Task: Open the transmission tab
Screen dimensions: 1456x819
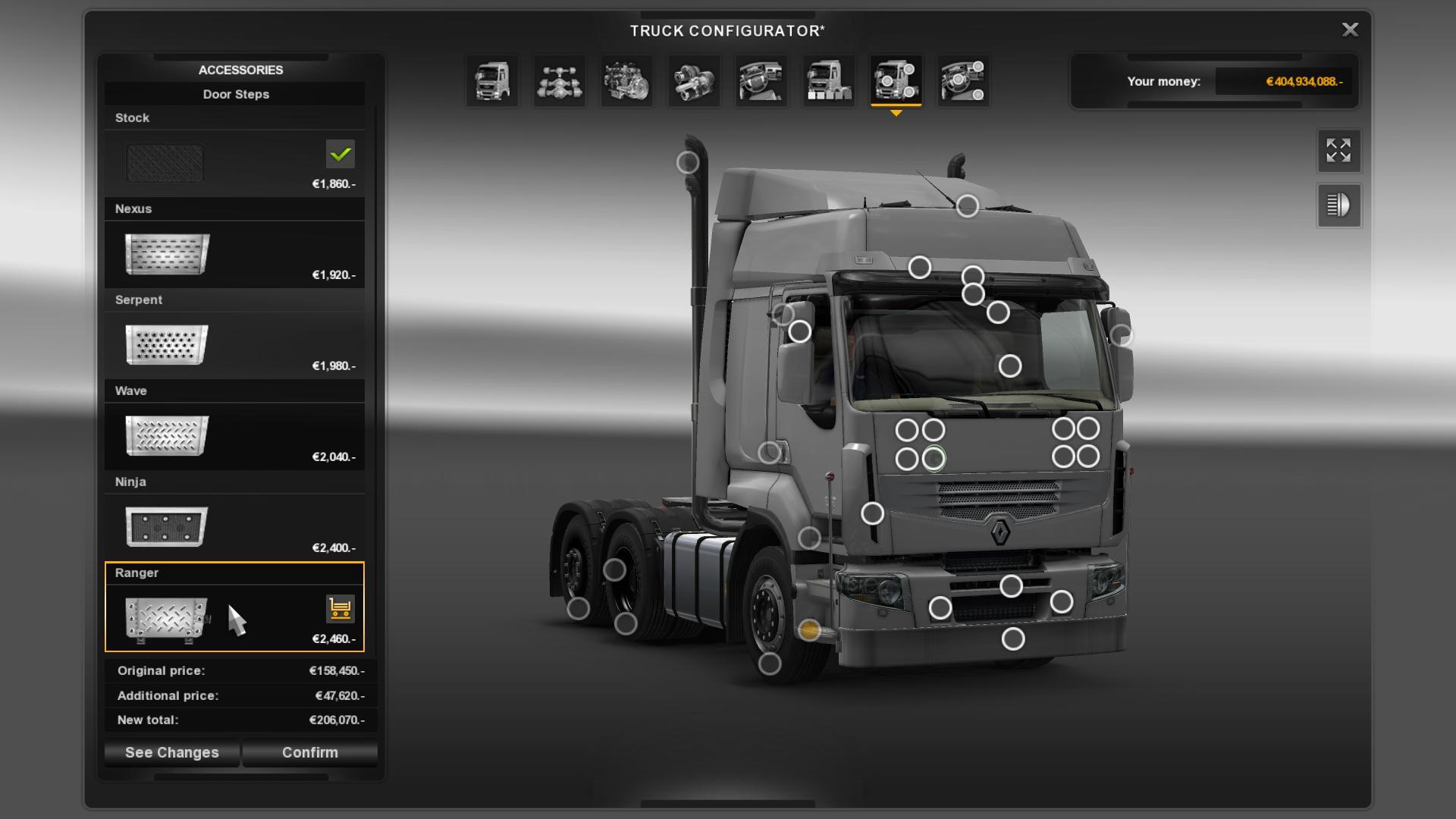Action: 694,81
